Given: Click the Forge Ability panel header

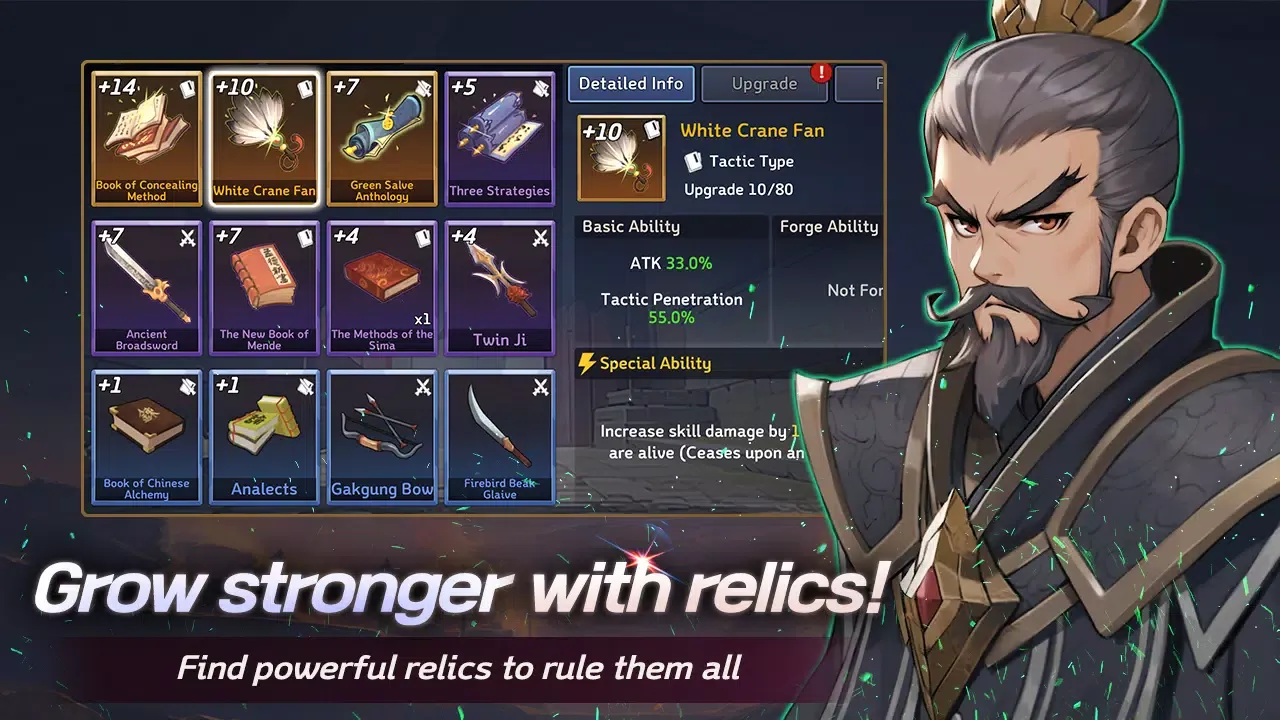Looking at the screenshot, I should [829, 226].
